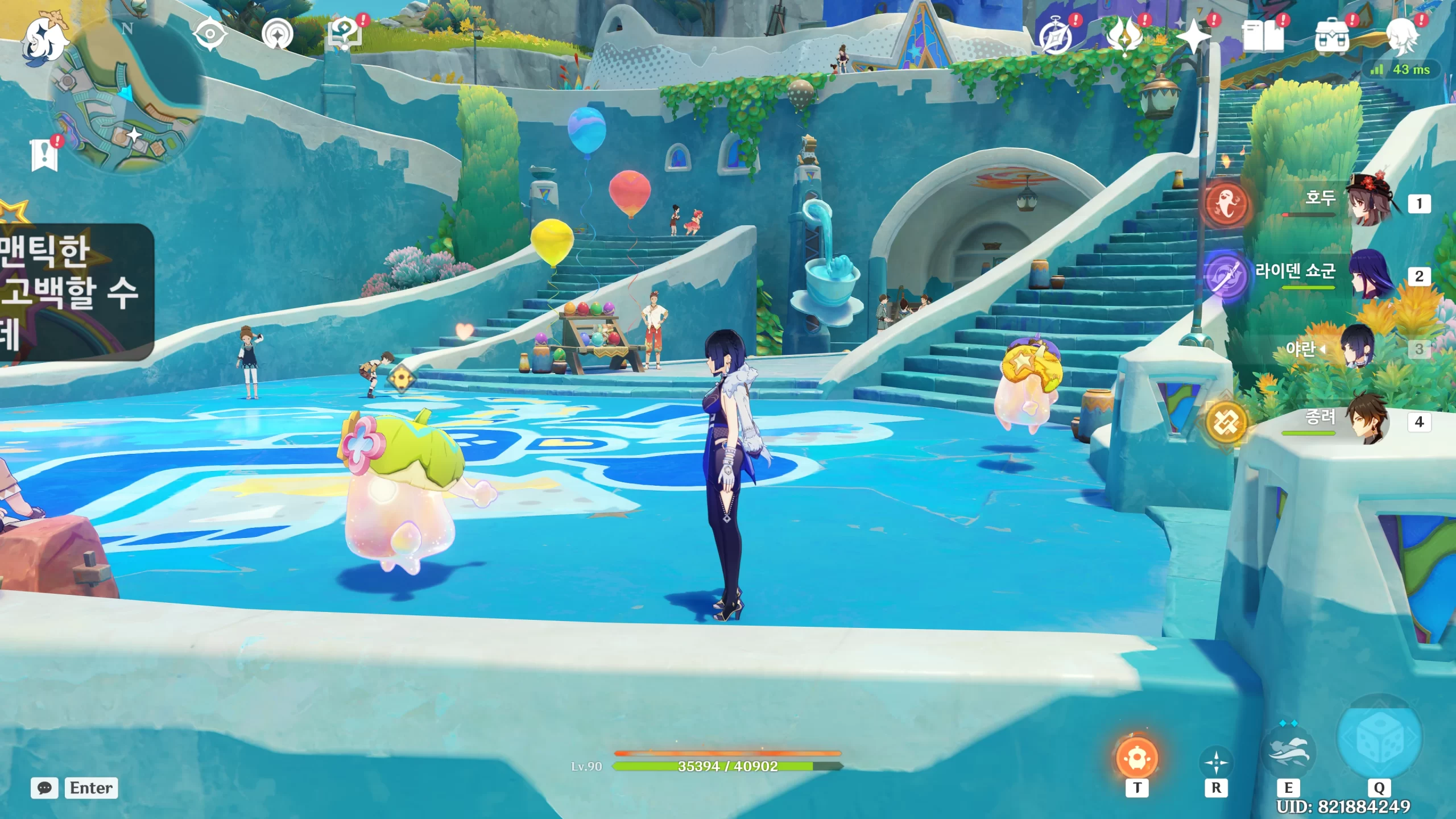Switch to party member 라이덴 쇼군
1456x819 pixels.
tap(1365, 275)
